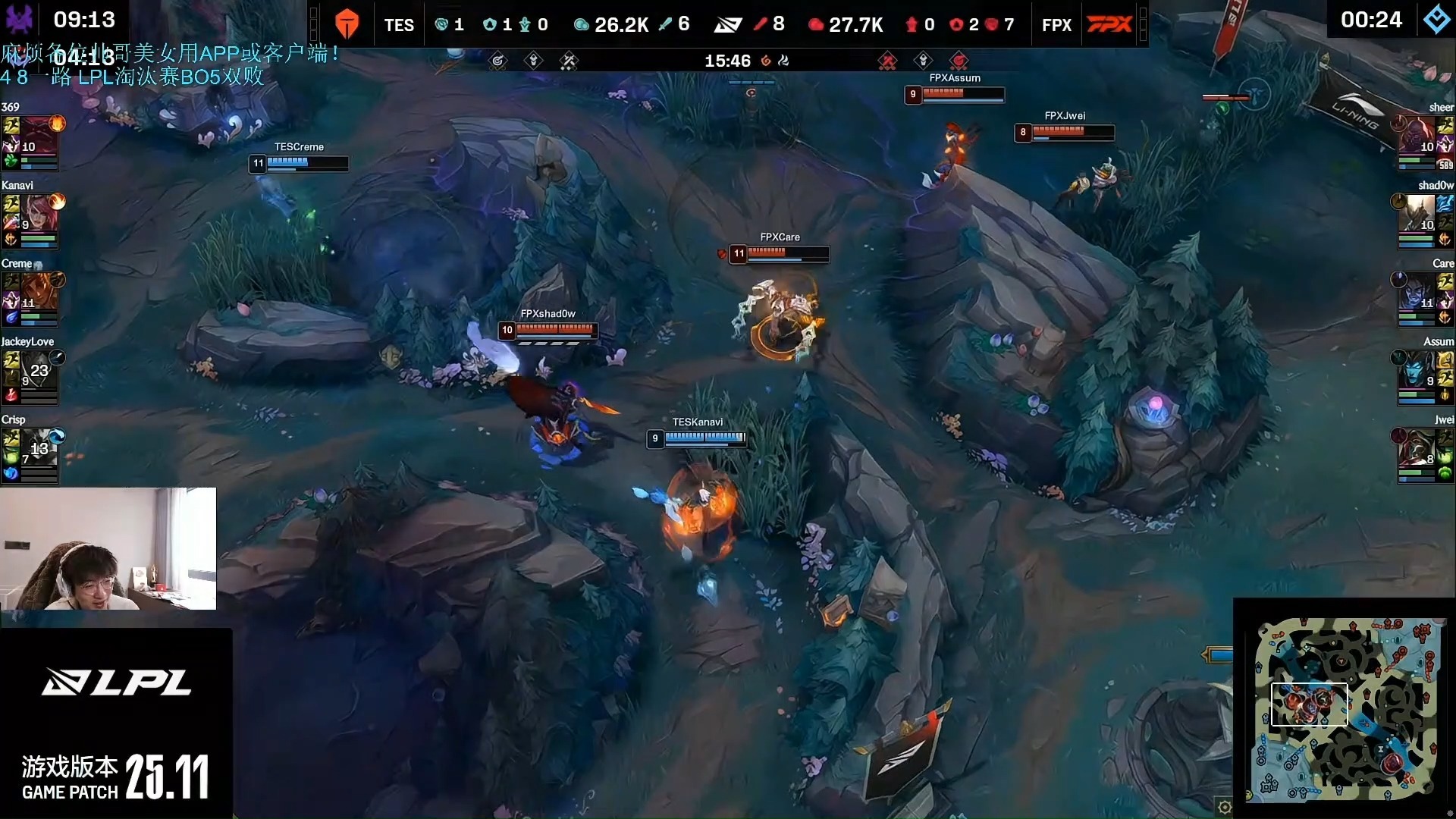Select JackeyLove's champion portrait
Viewport: 1456px width, 819px height.
(38, 369)
